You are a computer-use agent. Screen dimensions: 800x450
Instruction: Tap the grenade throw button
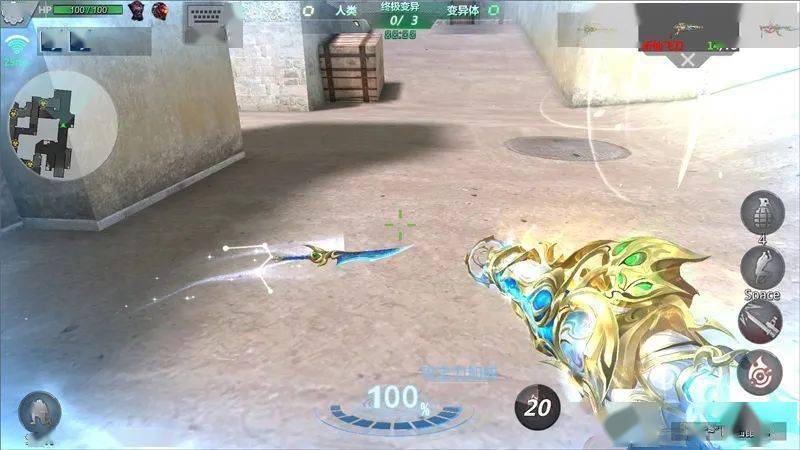[x=760, y=212]
